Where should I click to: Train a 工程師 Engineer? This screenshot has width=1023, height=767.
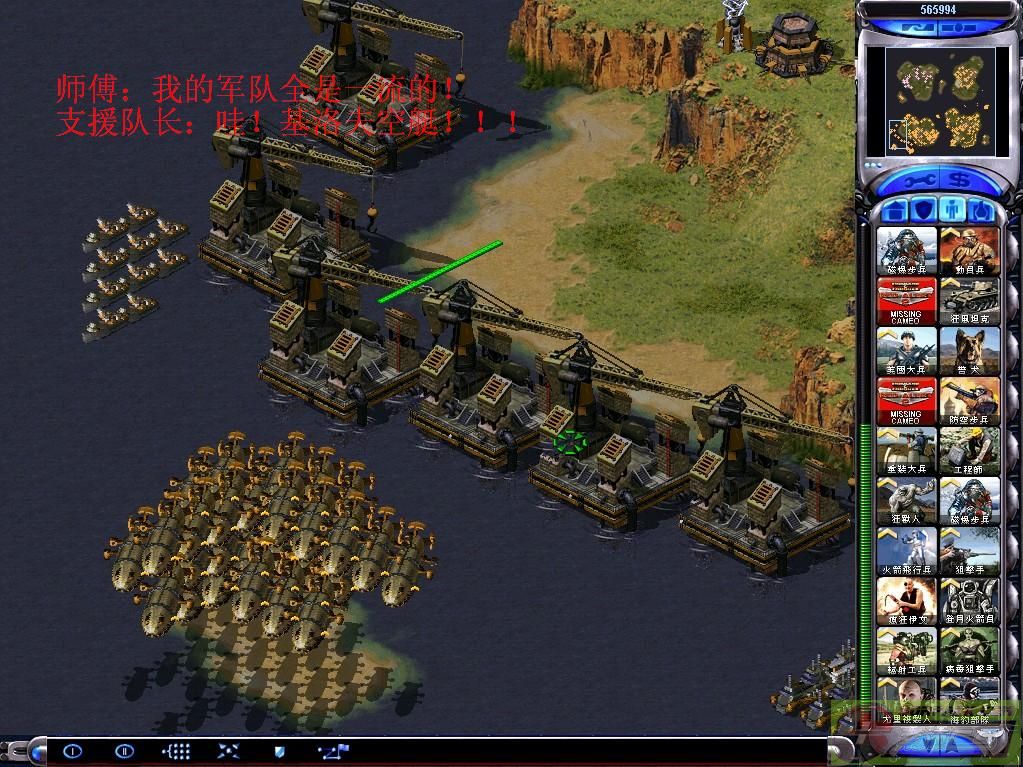tap(969, 451)
